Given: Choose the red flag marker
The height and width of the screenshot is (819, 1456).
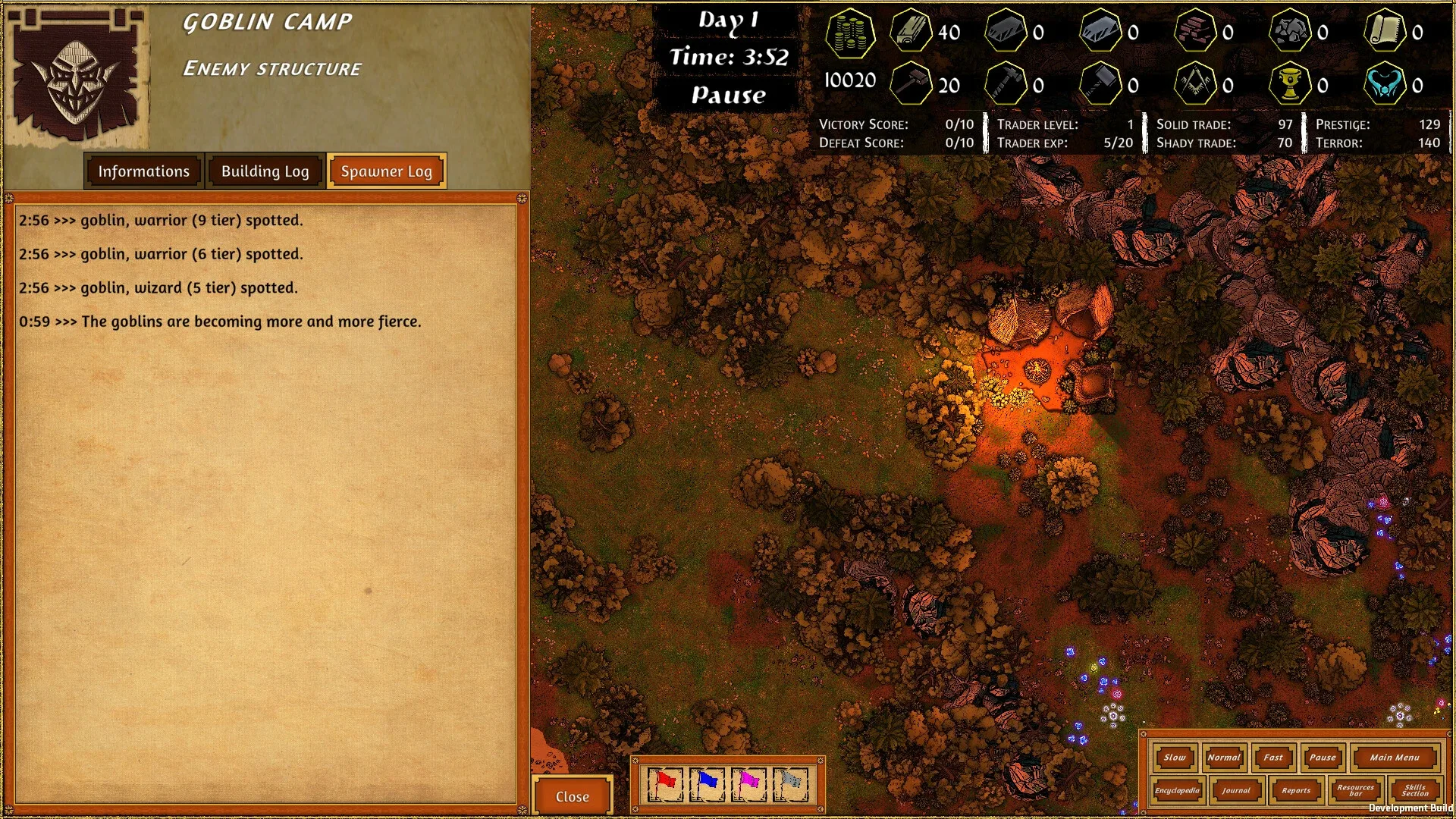Looking at the screenshot, I should tap(666, 783).
